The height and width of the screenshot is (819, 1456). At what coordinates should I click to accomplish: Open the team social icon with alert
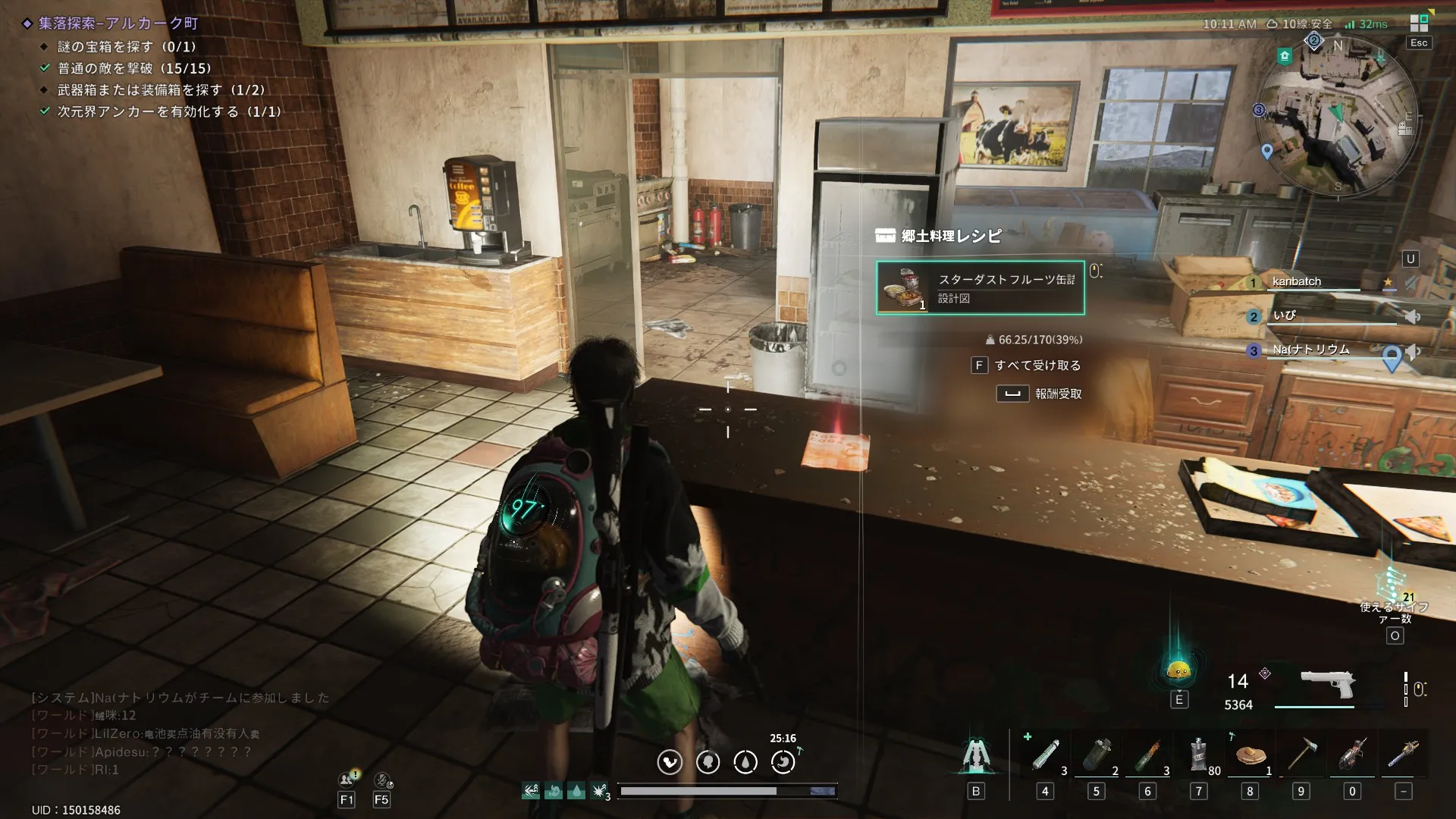coord(347,780)
